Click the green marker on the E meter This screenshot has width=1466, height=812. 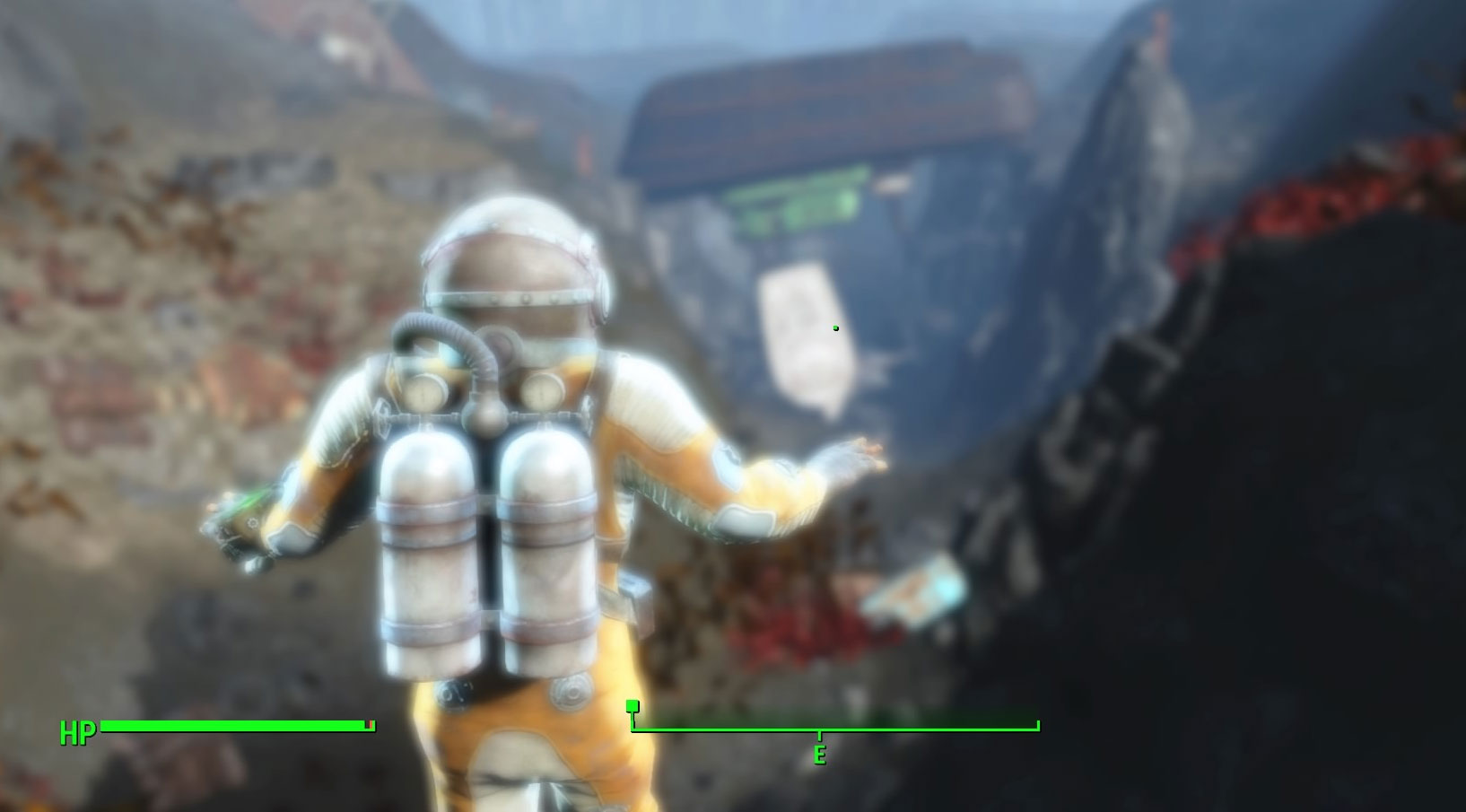(634, 706)
